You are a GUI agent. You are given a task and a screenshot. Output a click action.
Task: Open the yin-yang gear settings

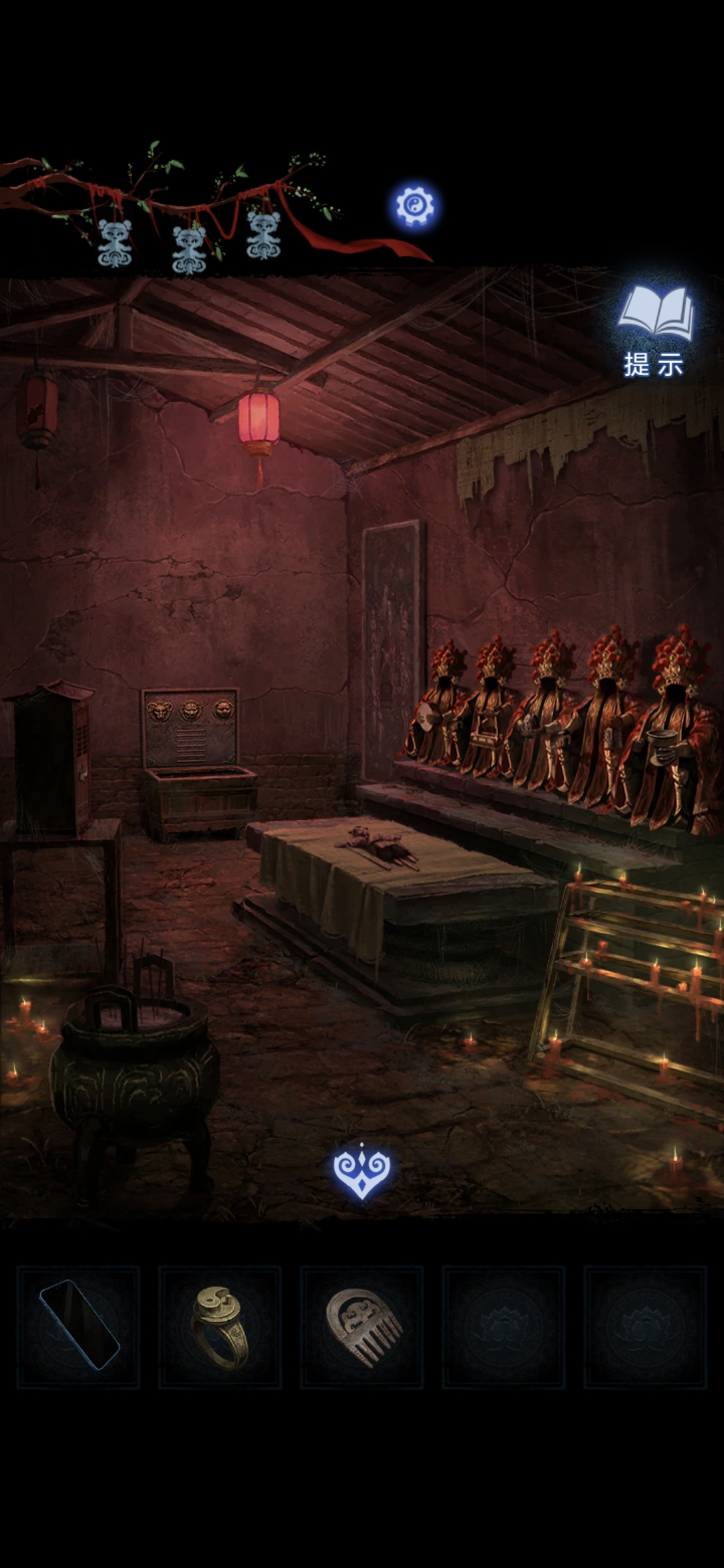414,206
